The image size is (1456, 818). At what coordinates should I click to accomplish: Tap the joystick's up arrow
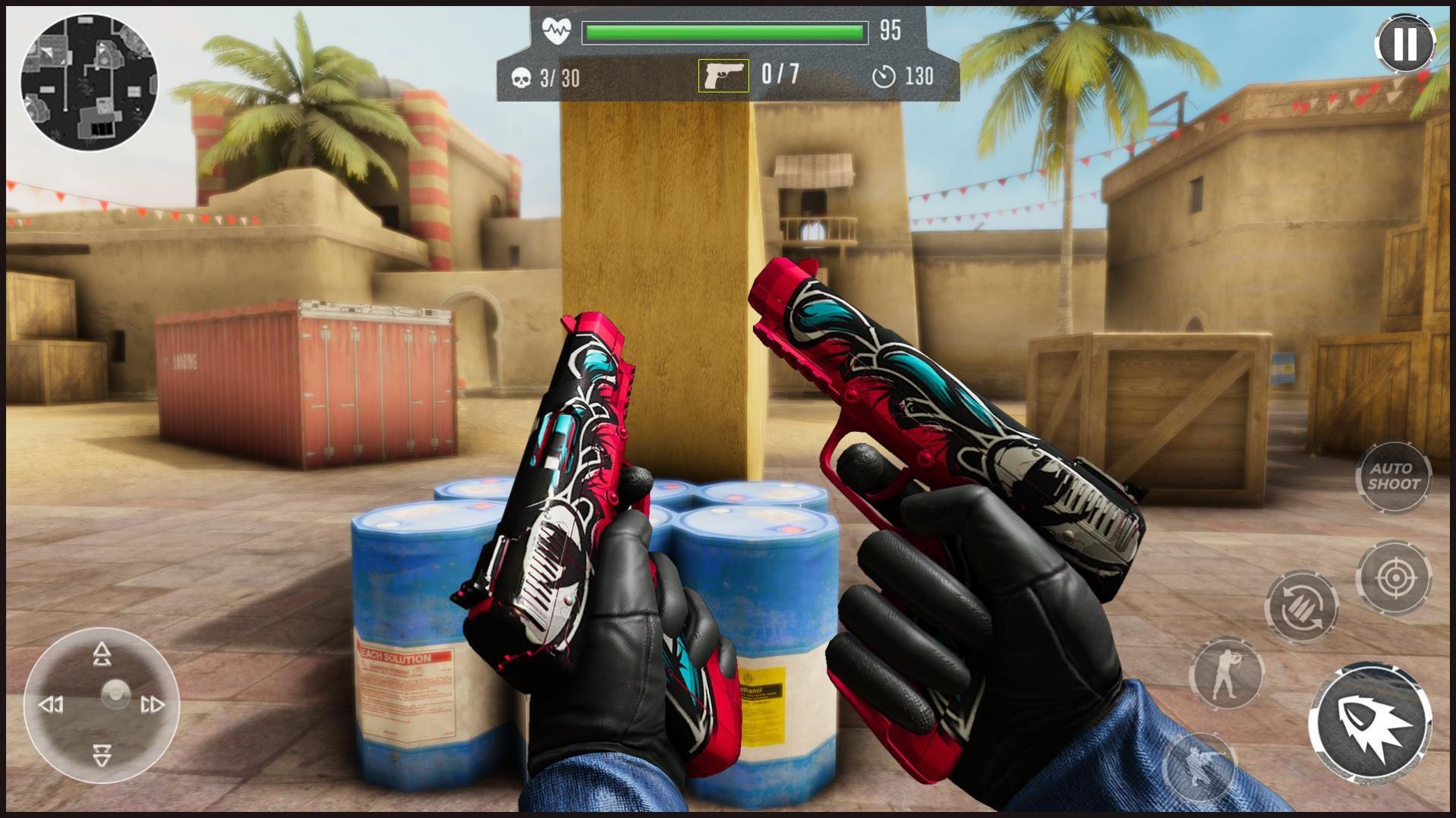coord(102,654)
